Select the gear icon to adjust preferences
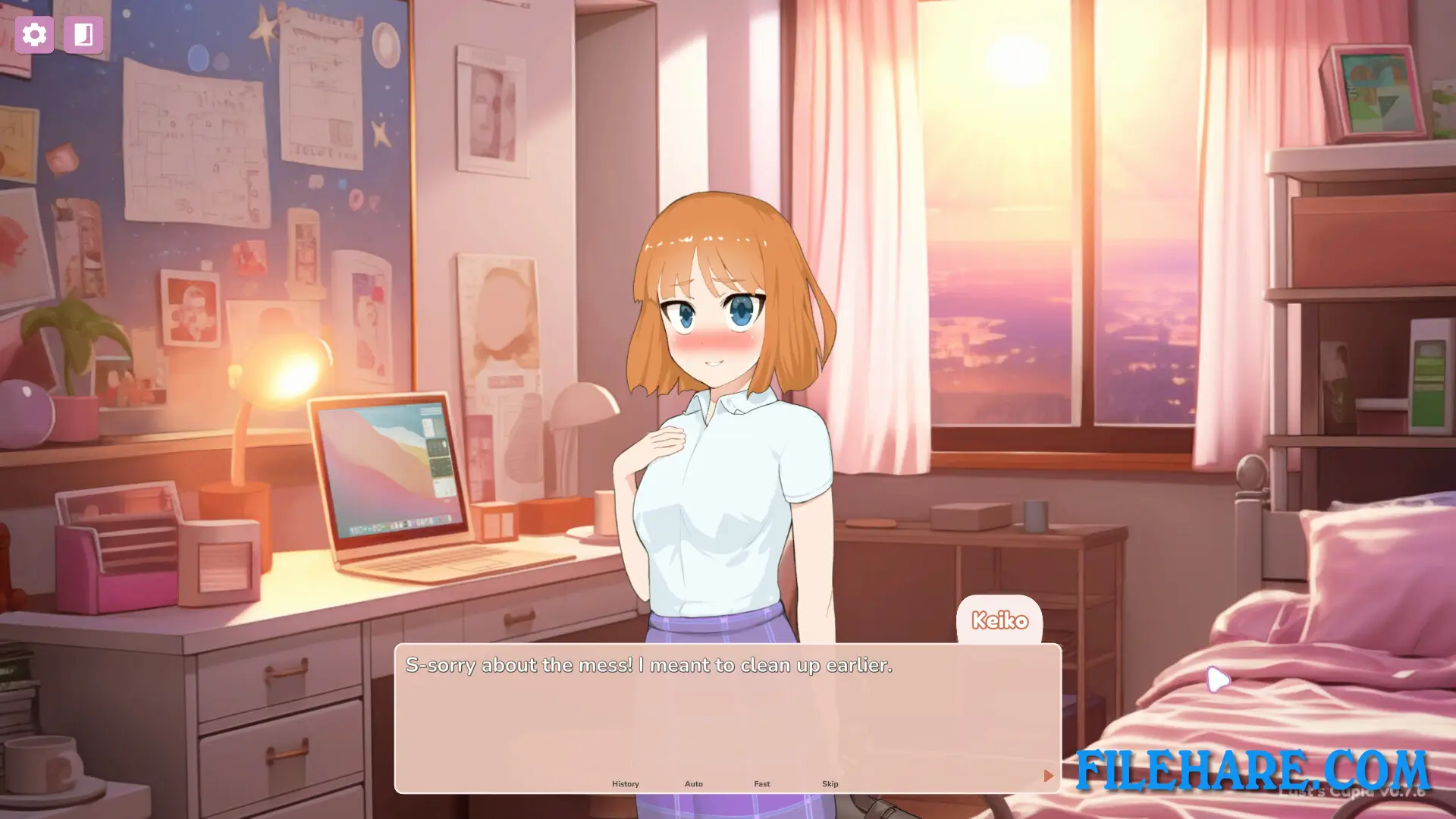1456x819 pixels. [35, 34]
